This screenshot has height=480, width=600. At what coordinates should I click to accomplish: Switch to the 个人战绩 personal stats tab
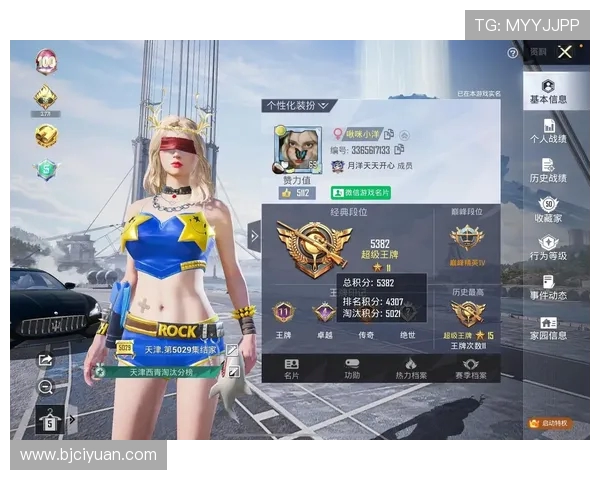coord(548,131)
